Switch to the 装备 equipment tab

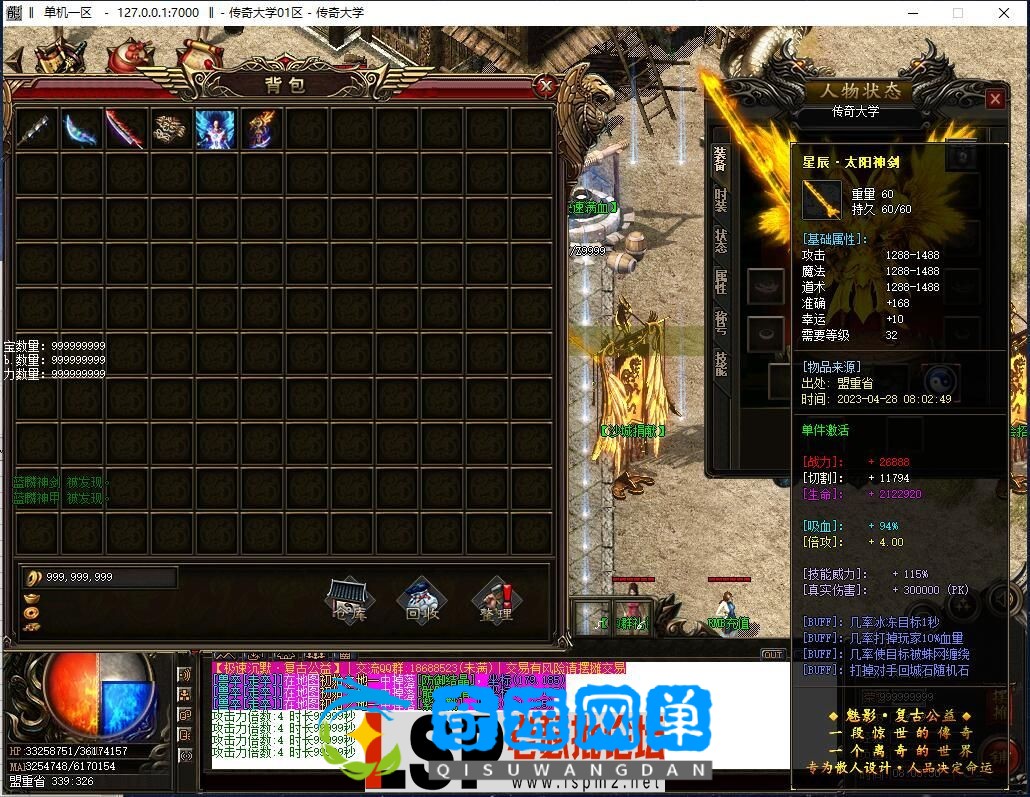(720, 158)
